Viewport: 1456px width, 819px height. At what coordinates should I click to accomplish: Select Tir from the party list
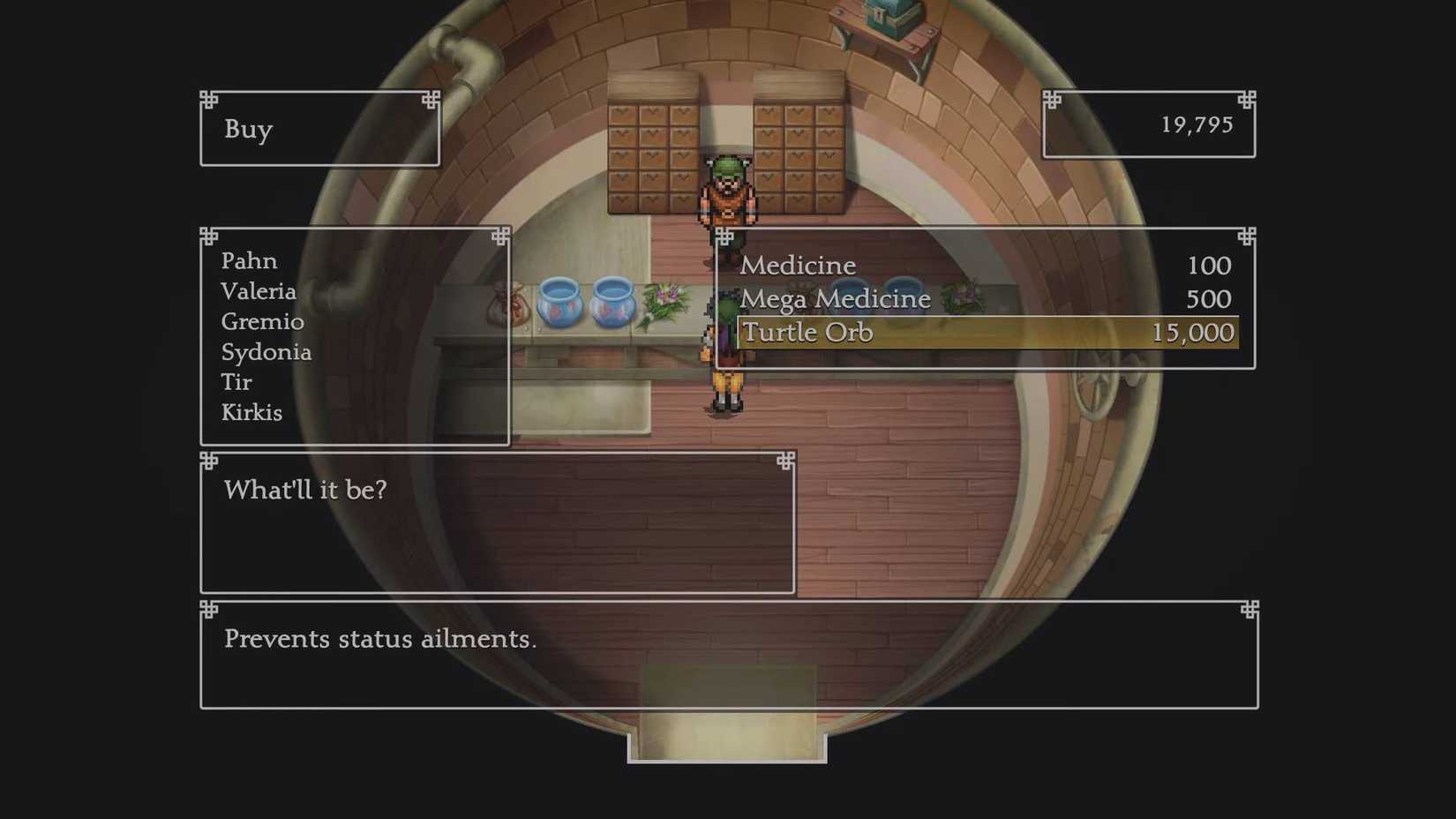point(235,382)
